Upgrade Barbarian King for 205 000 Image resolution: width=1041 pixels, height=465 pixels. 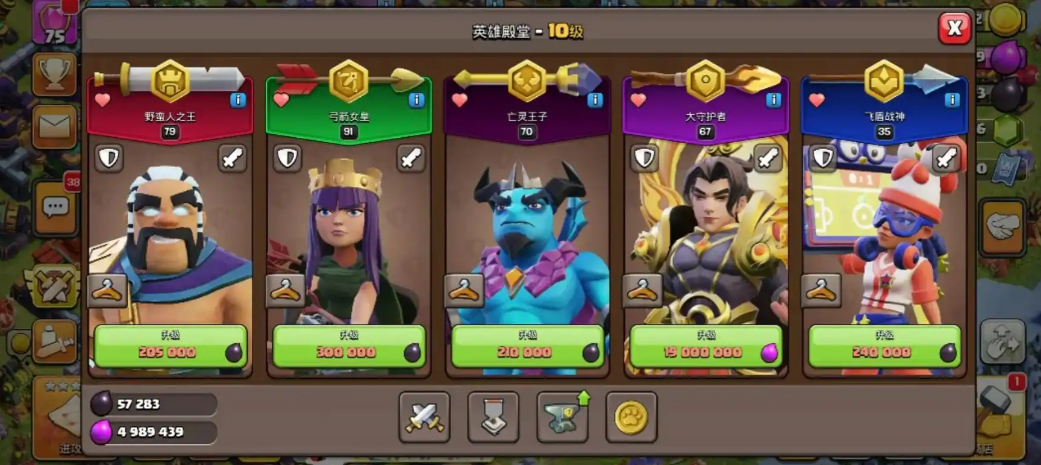point(170,347)
